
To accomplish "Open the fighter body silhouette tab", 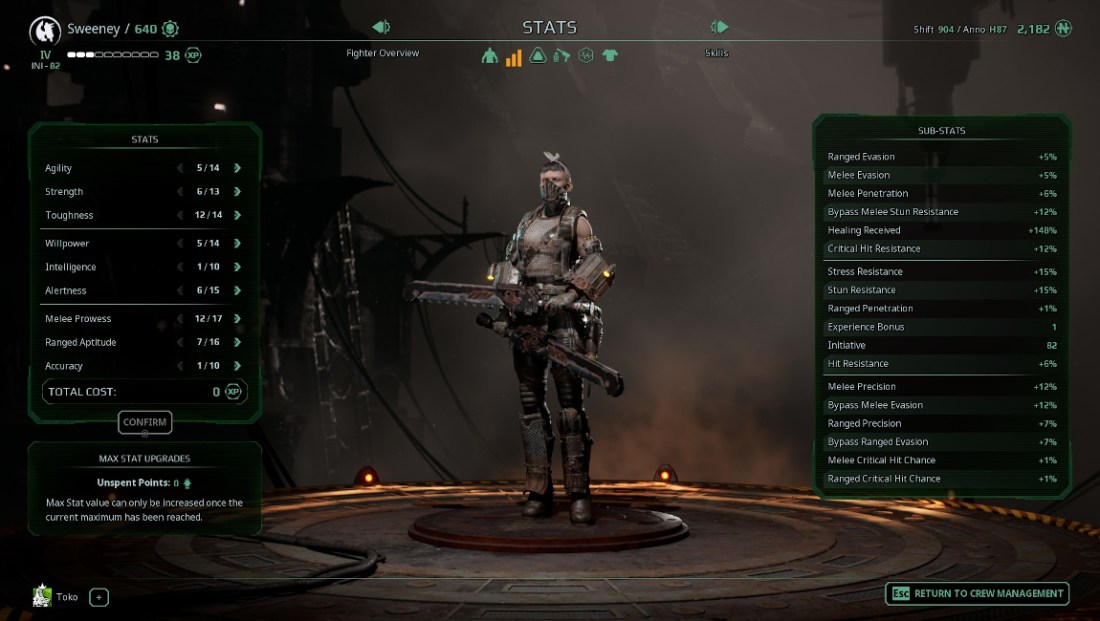I will coord(489,56).
